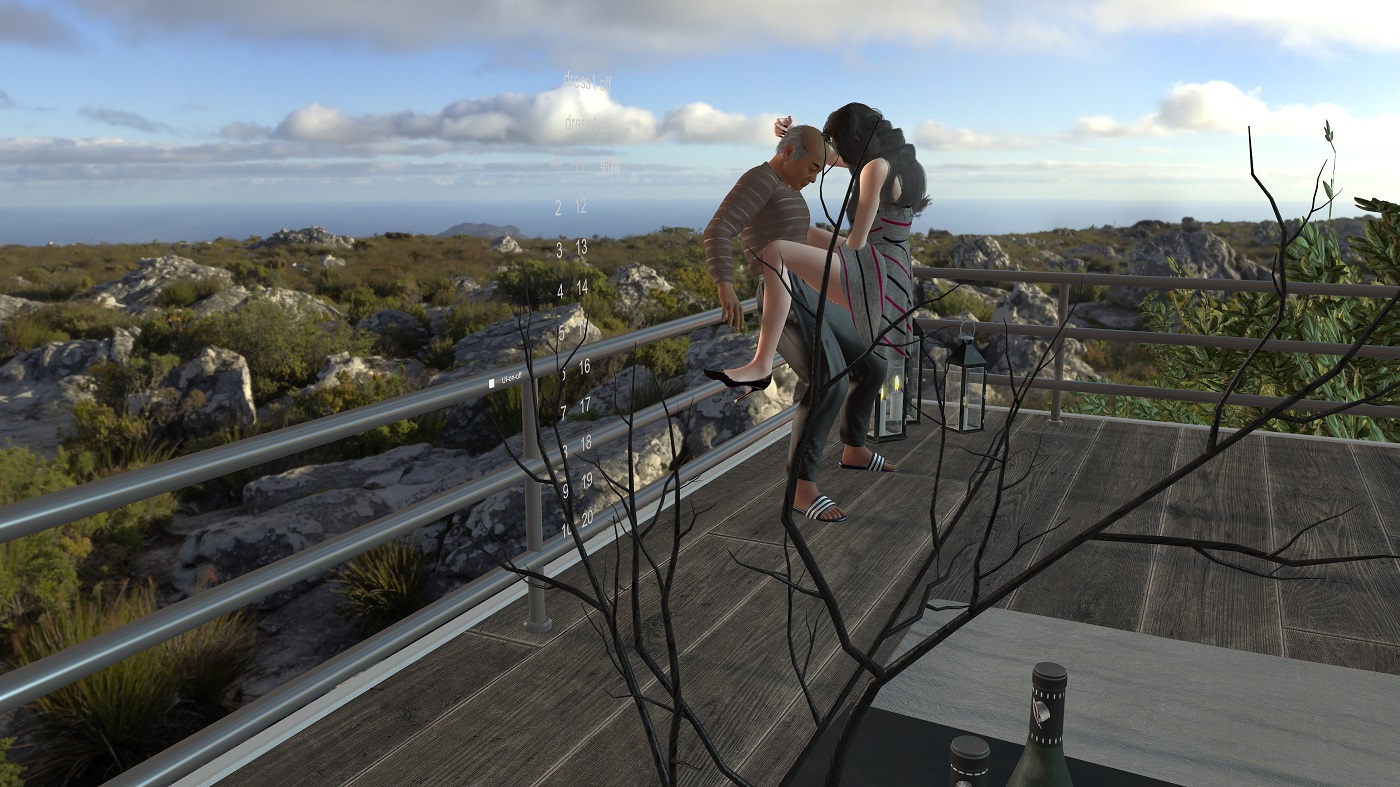Select number 17 in the list
Viewport: 1400px width, 787px height.
585,406
